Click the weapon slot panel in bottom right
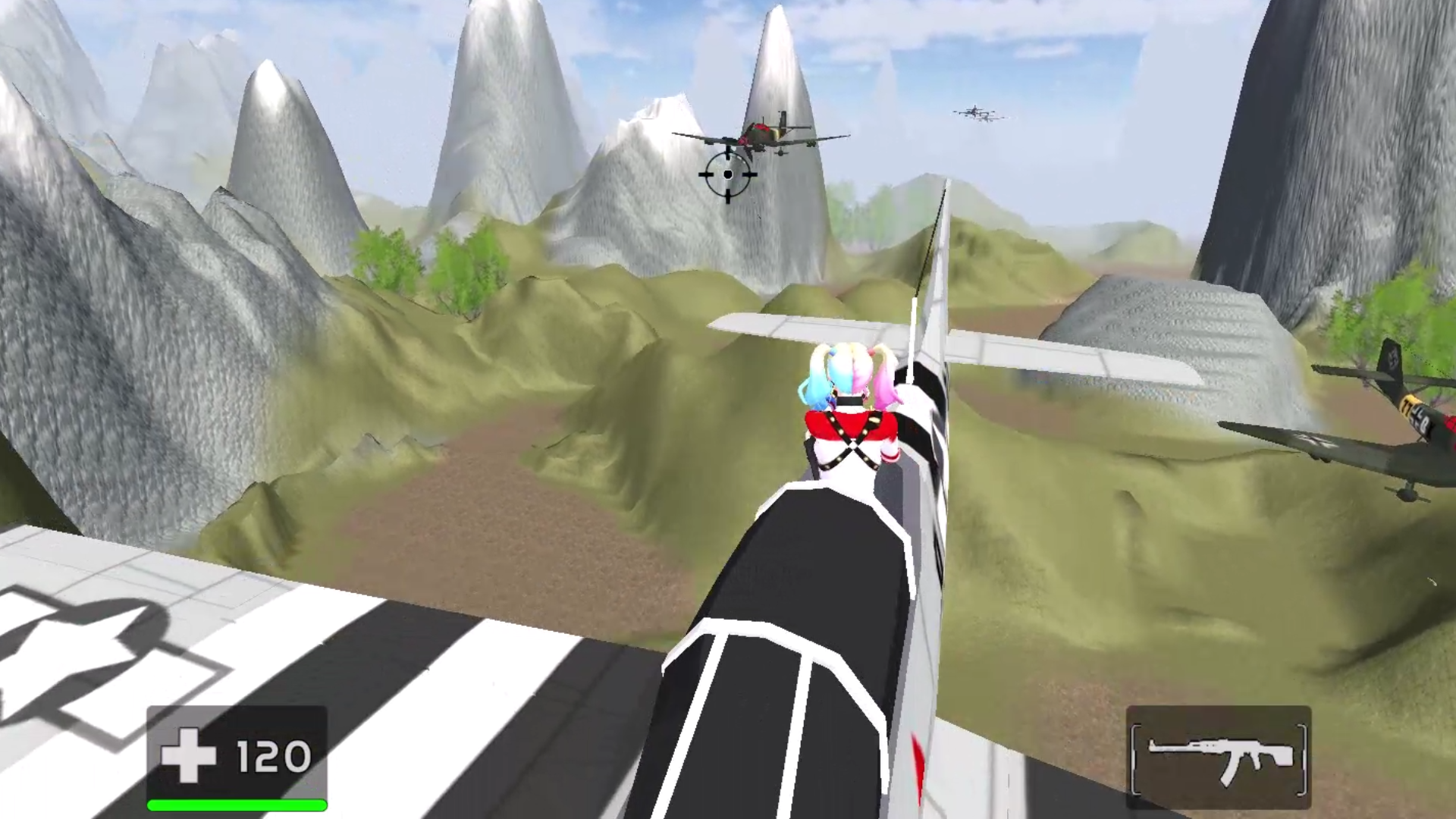 click(1219, 758)
